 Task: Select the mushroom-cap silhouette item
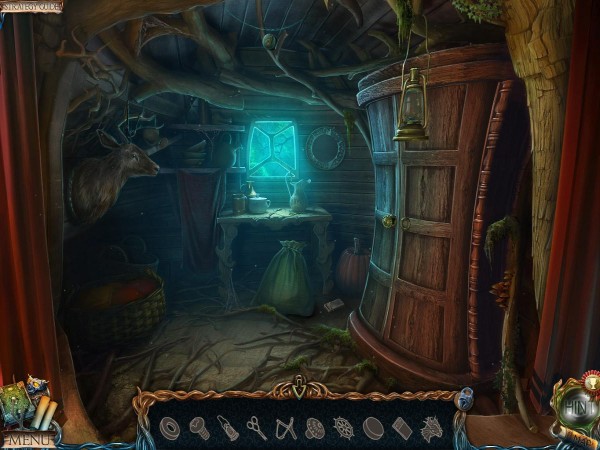[x=315, y=428]
